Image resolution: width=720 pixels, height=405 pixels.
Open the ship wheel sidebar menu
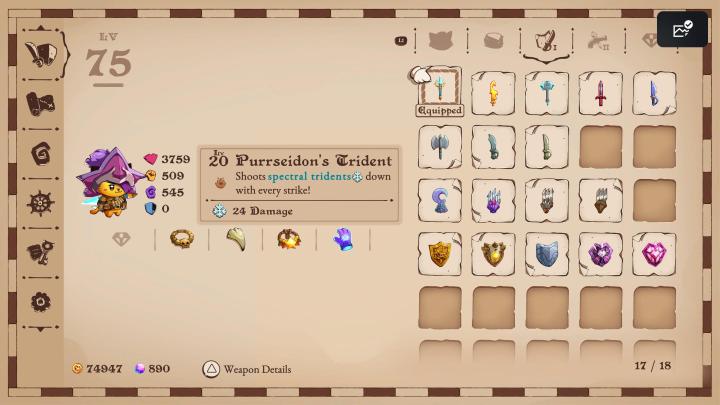41,202
